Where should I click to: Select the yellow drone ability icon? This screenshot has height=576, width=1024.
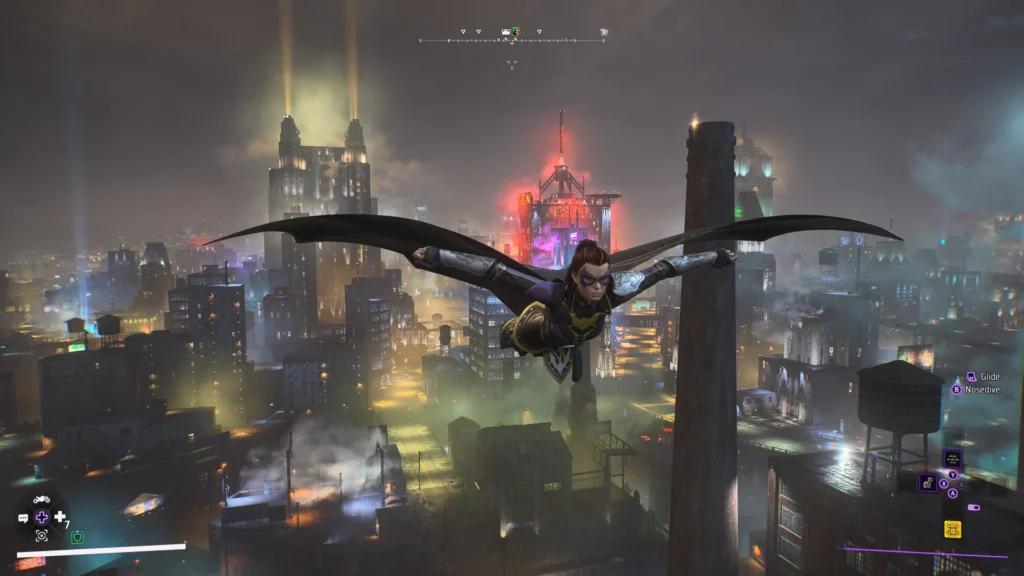pos(952,529)
